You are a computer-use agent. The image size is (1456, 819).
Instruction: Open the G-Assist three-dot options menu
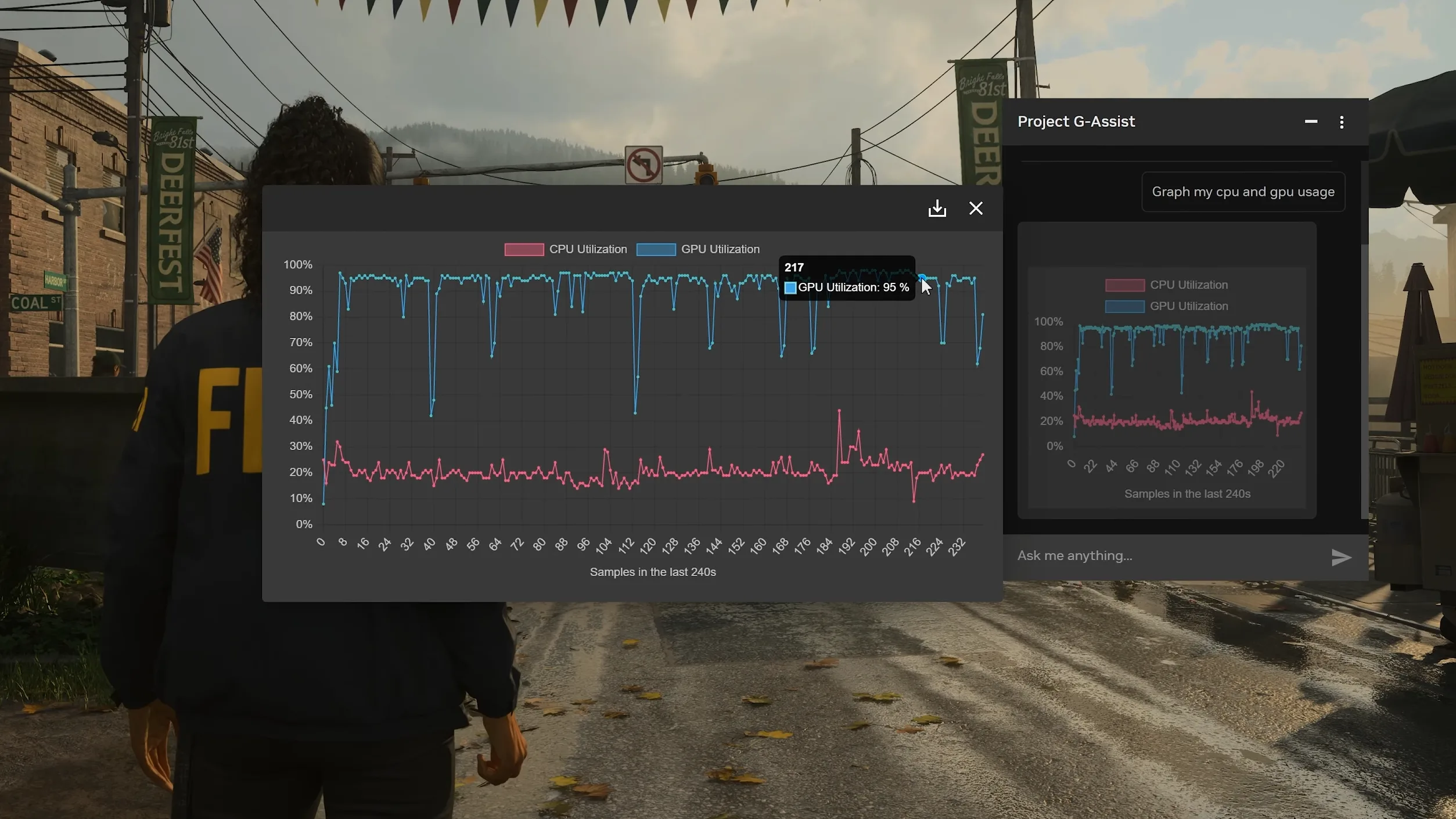pyautogui.click(x=1341, y=122)
